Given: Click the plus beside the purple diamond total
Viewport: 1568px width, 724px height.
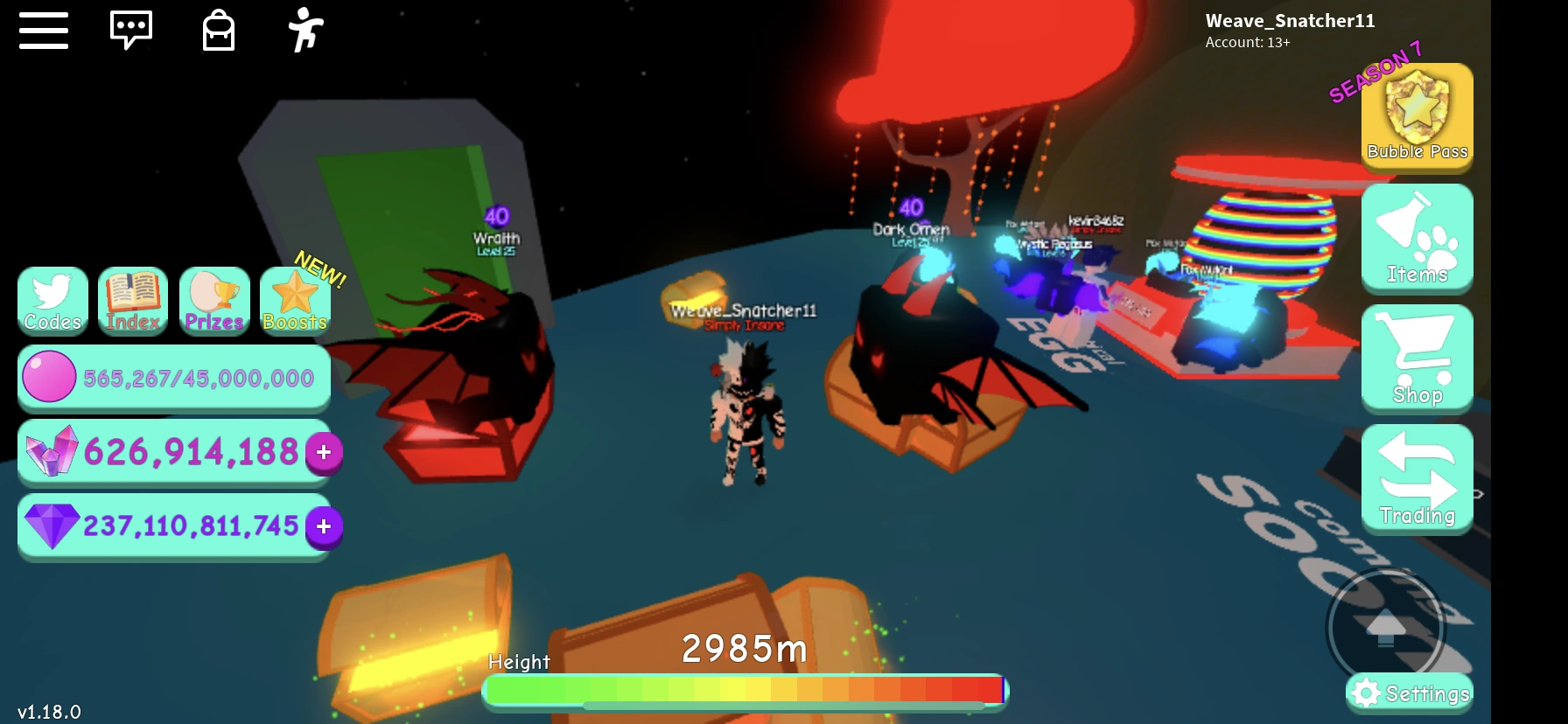Looking at the screenshot, I should [322, 526].
